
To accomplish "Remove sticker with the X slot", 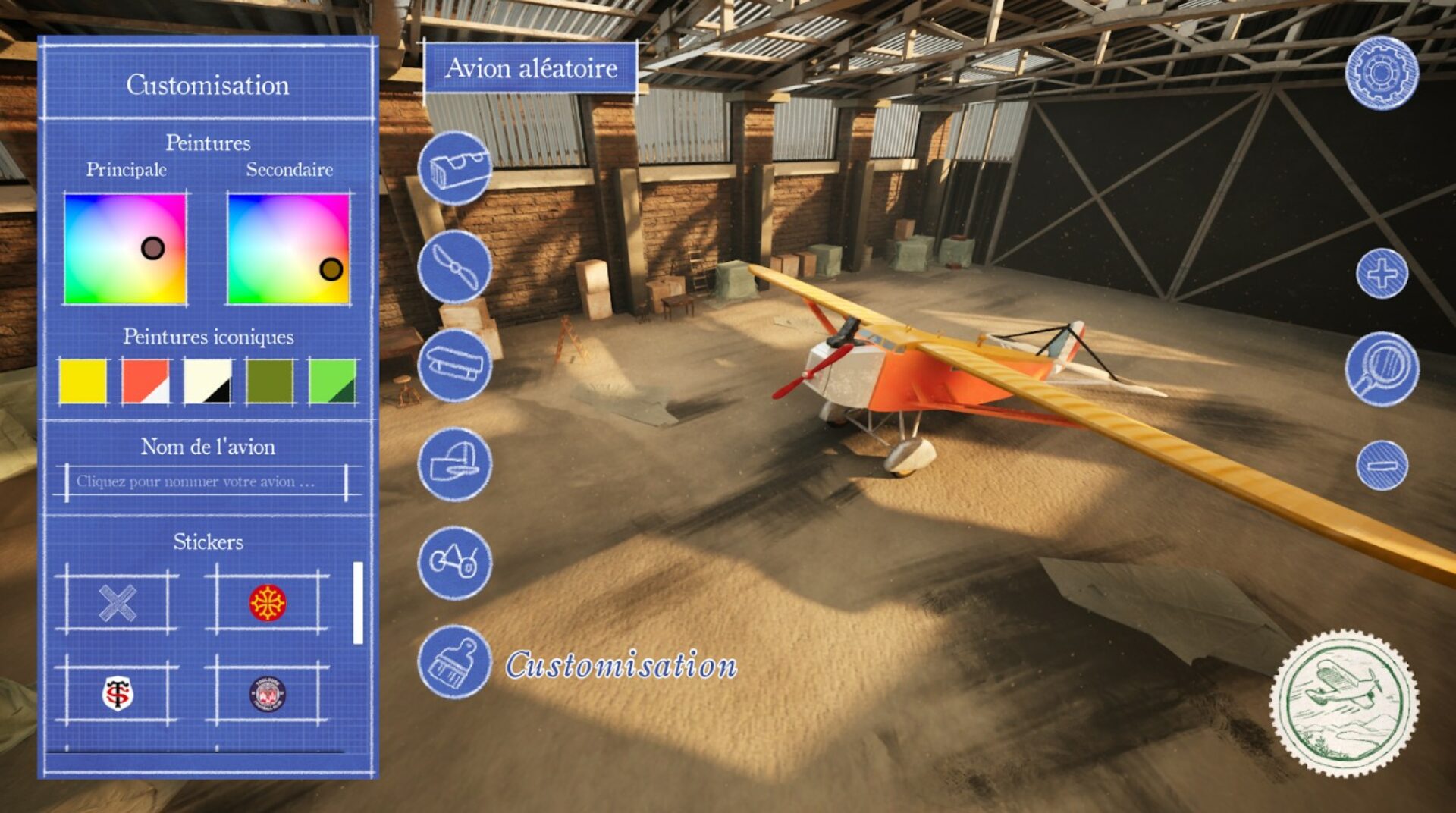I will pyautogui.click(x=118, y=604).
